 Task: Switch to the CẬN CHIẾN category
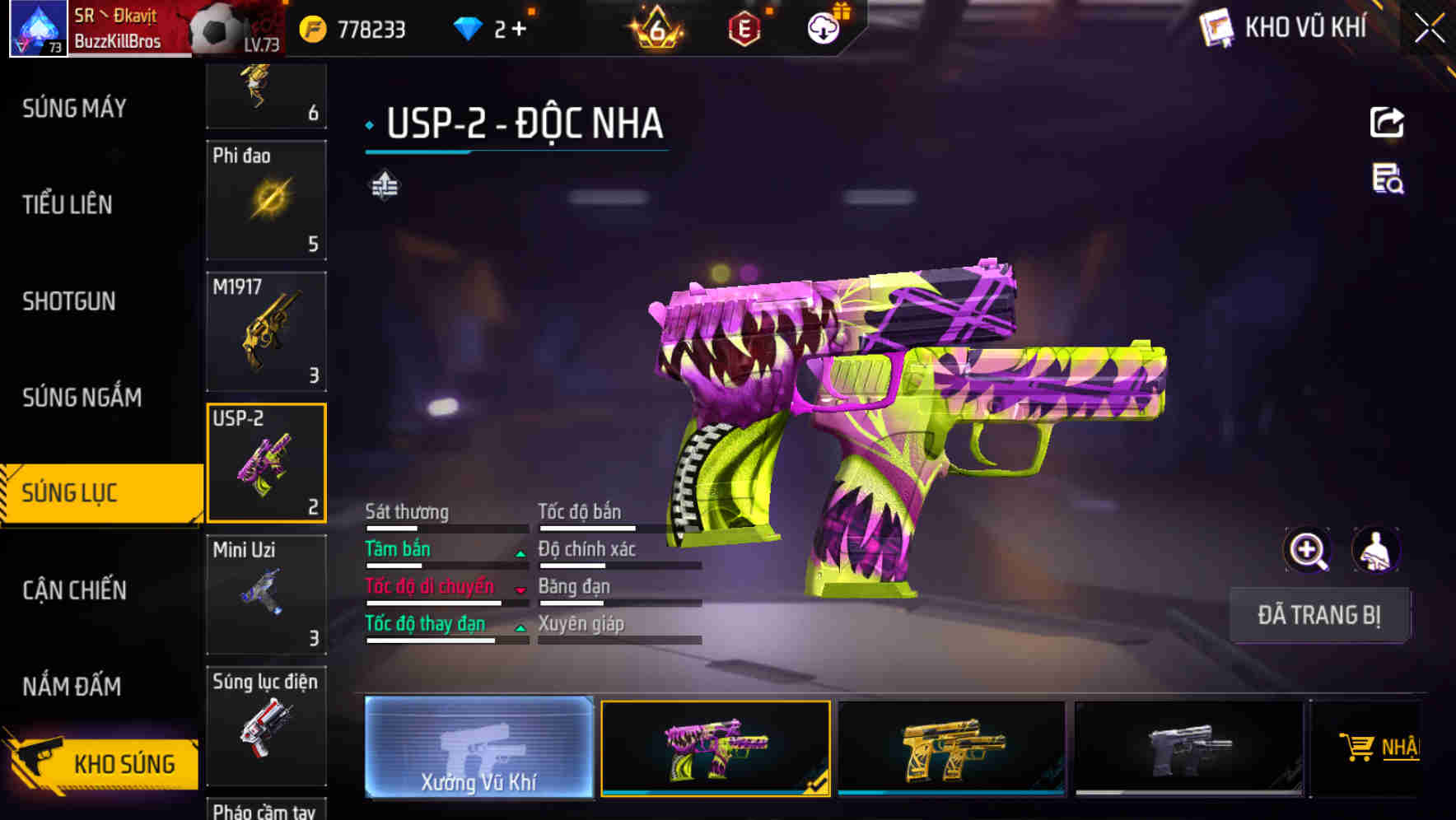[x=73, y=591]
